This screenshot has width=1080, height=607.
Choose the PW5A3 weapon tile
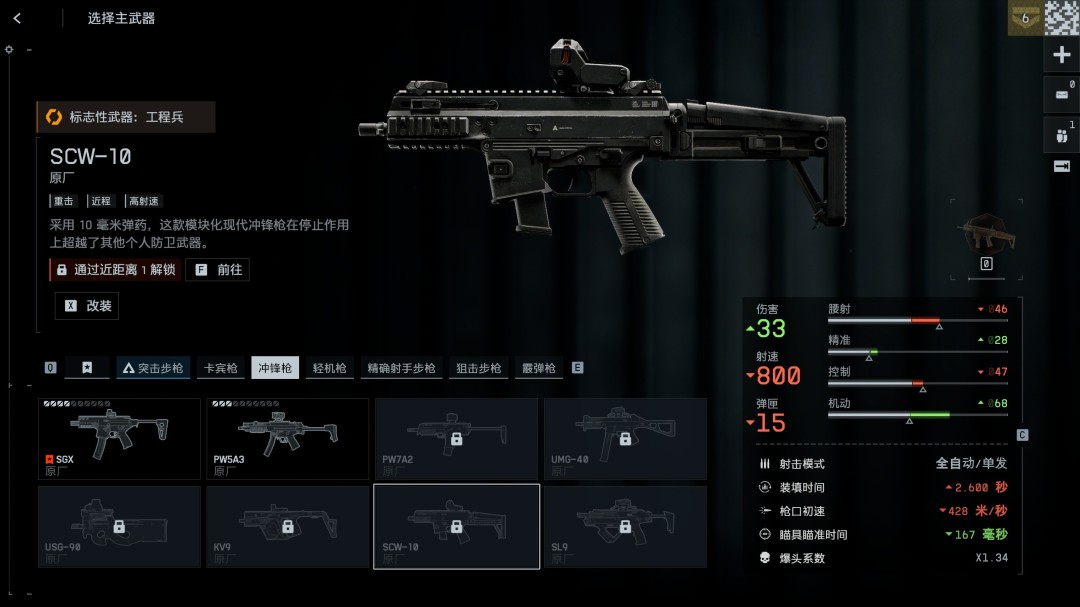(288, 439)
